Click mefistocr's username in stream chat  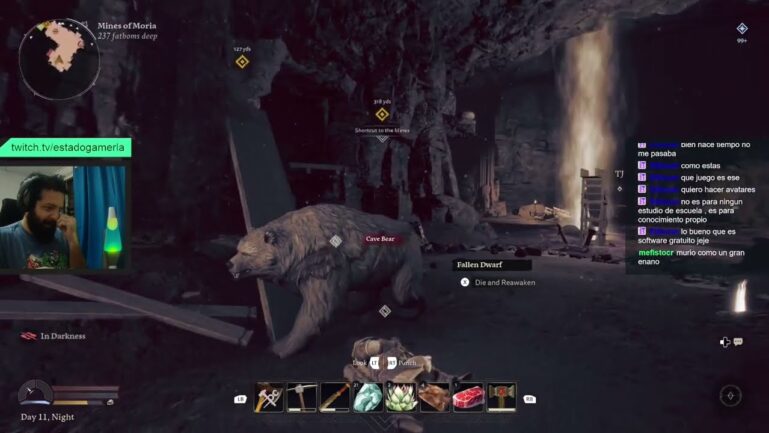click(658, 254)
